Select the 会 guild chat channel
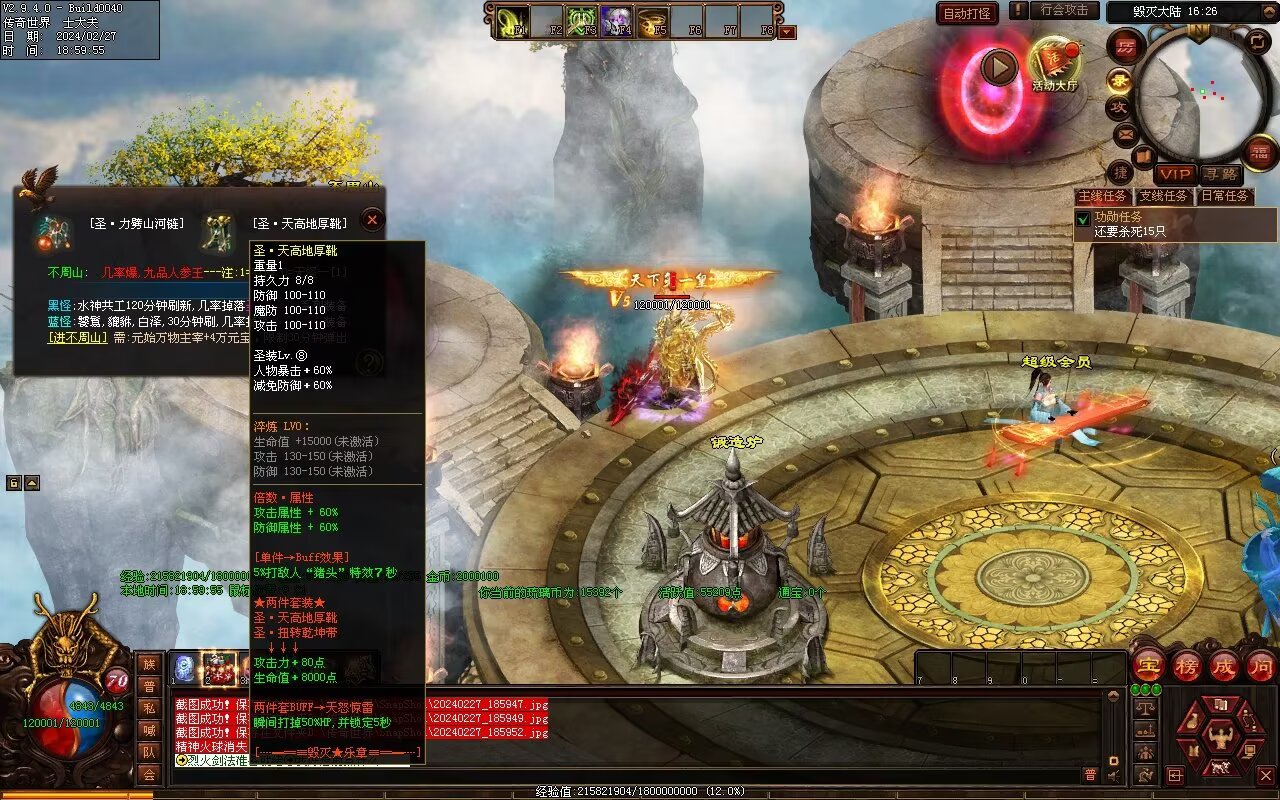 [x=148, y=774]
